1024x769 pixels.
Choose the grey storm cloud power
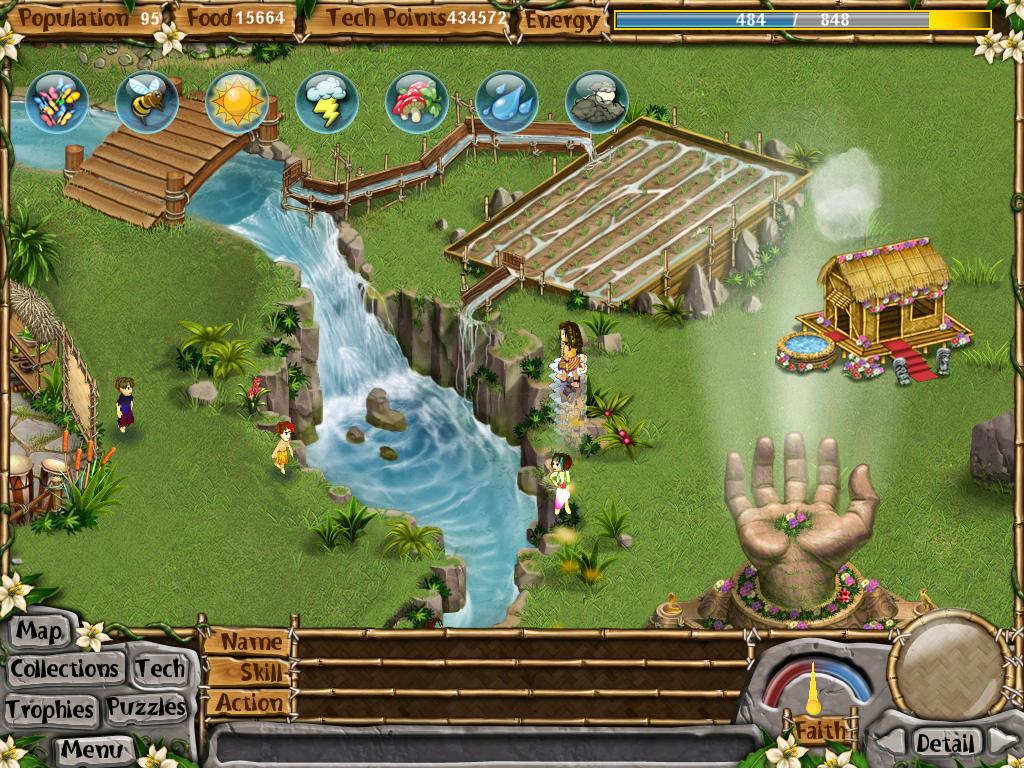click(597, 102)
